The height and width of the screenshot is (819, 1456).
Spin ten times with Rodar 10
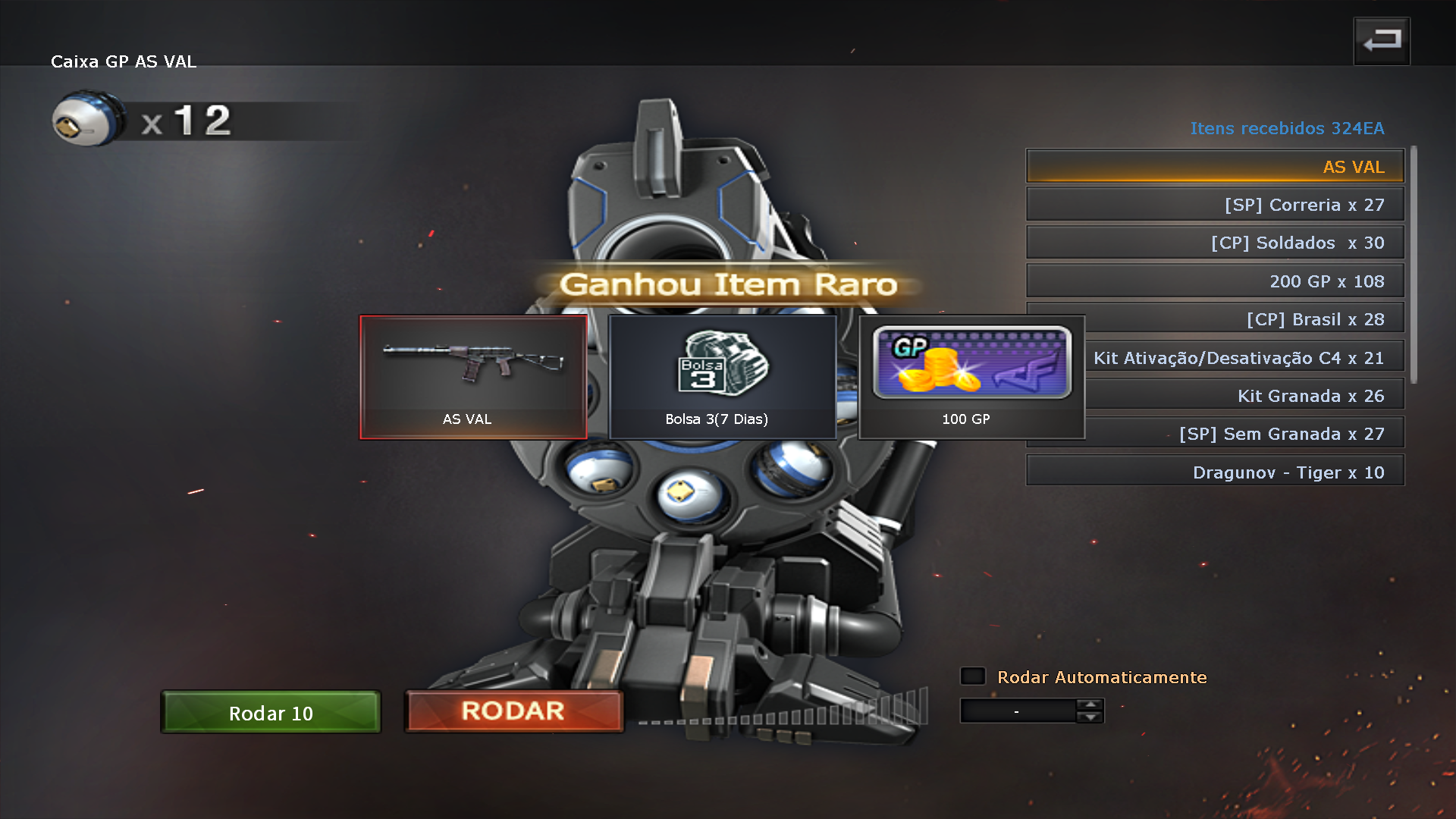(x=271, y=713)
